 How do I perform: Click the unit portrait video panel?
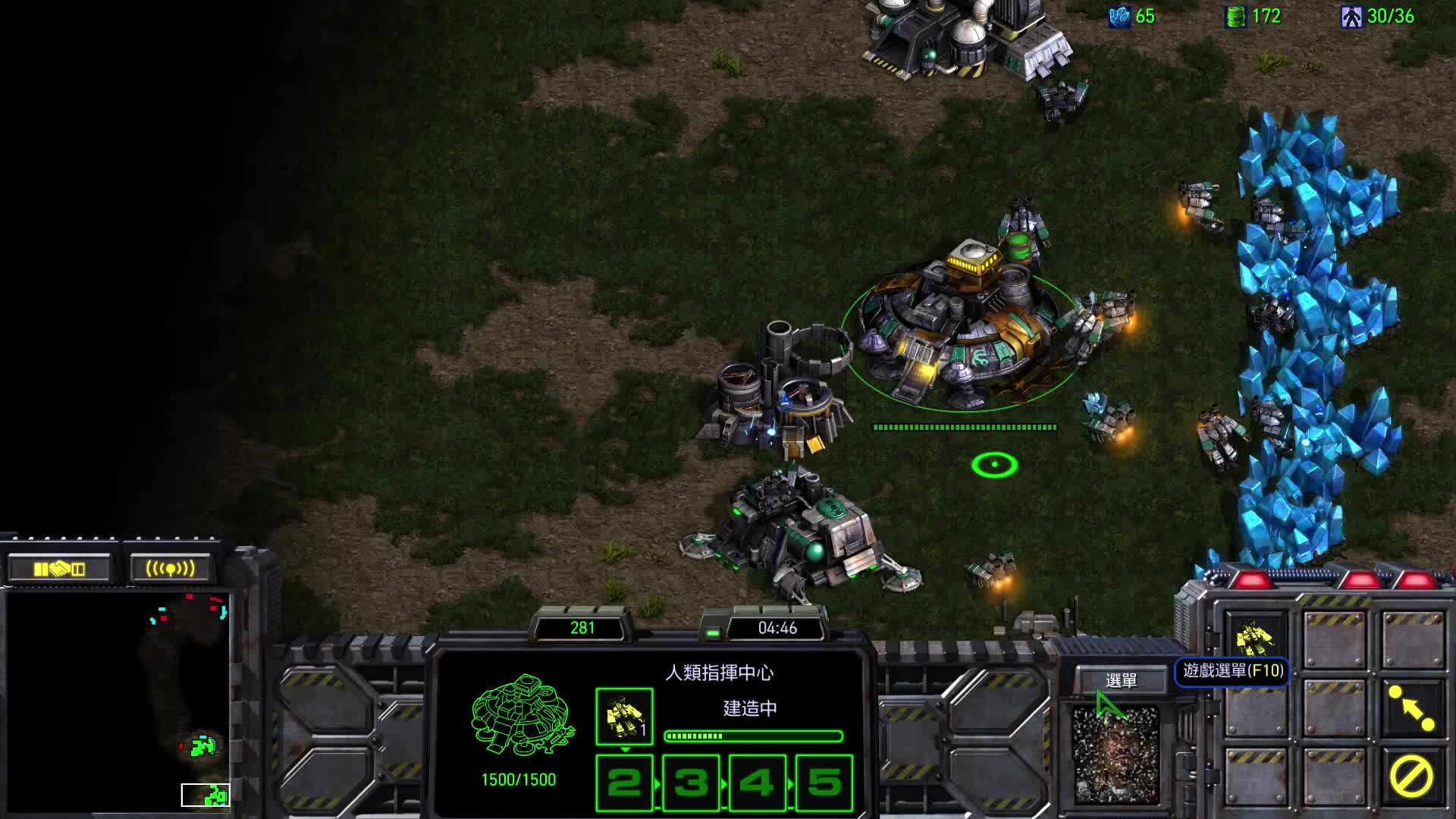[x=1116, y=755]
